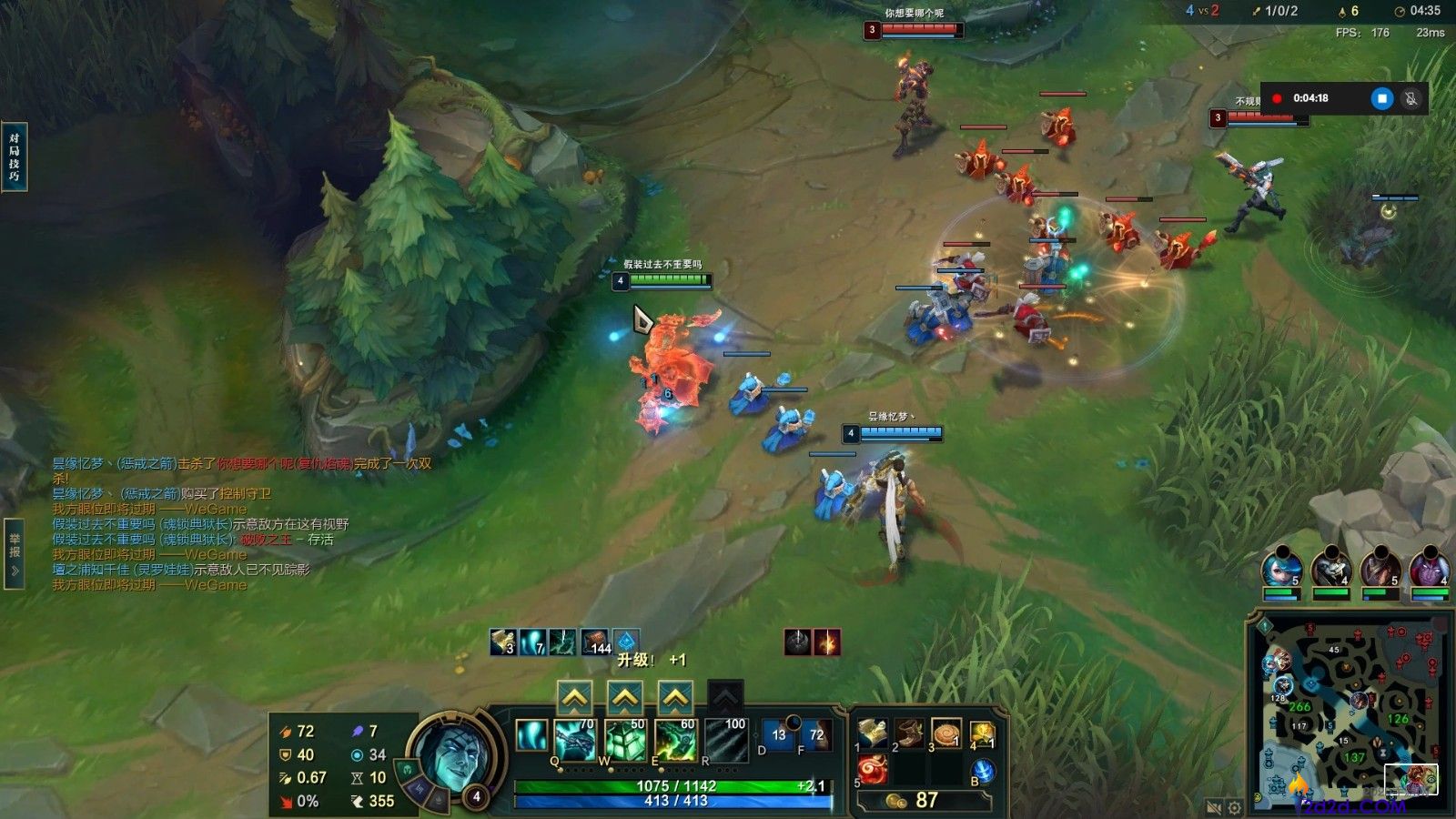Open minimap settings gear icon

1235,807
